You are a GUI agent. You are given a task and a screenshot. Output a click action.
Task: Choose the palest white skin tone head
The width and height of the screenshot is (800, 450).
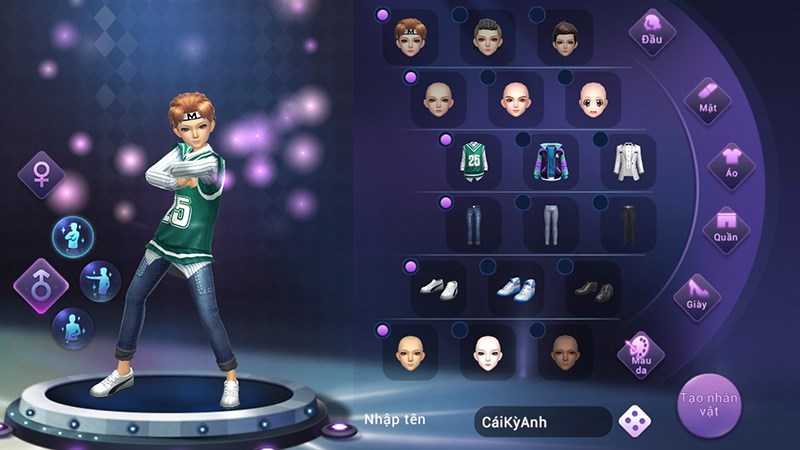487,352
